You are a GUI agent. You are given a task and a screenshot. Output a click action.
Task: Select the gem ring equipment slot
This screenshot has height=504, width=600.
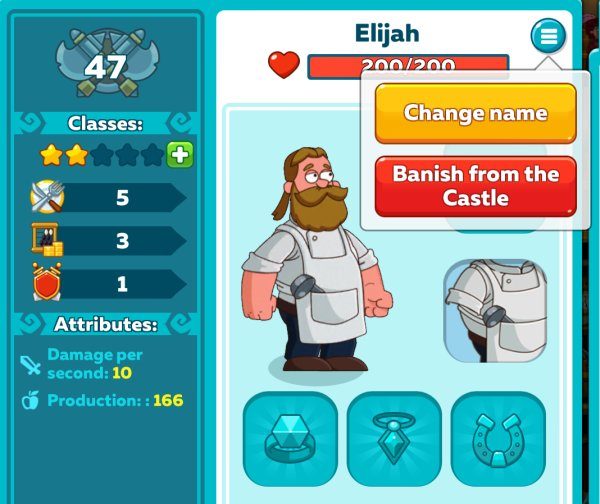click(x=290, y=437)
